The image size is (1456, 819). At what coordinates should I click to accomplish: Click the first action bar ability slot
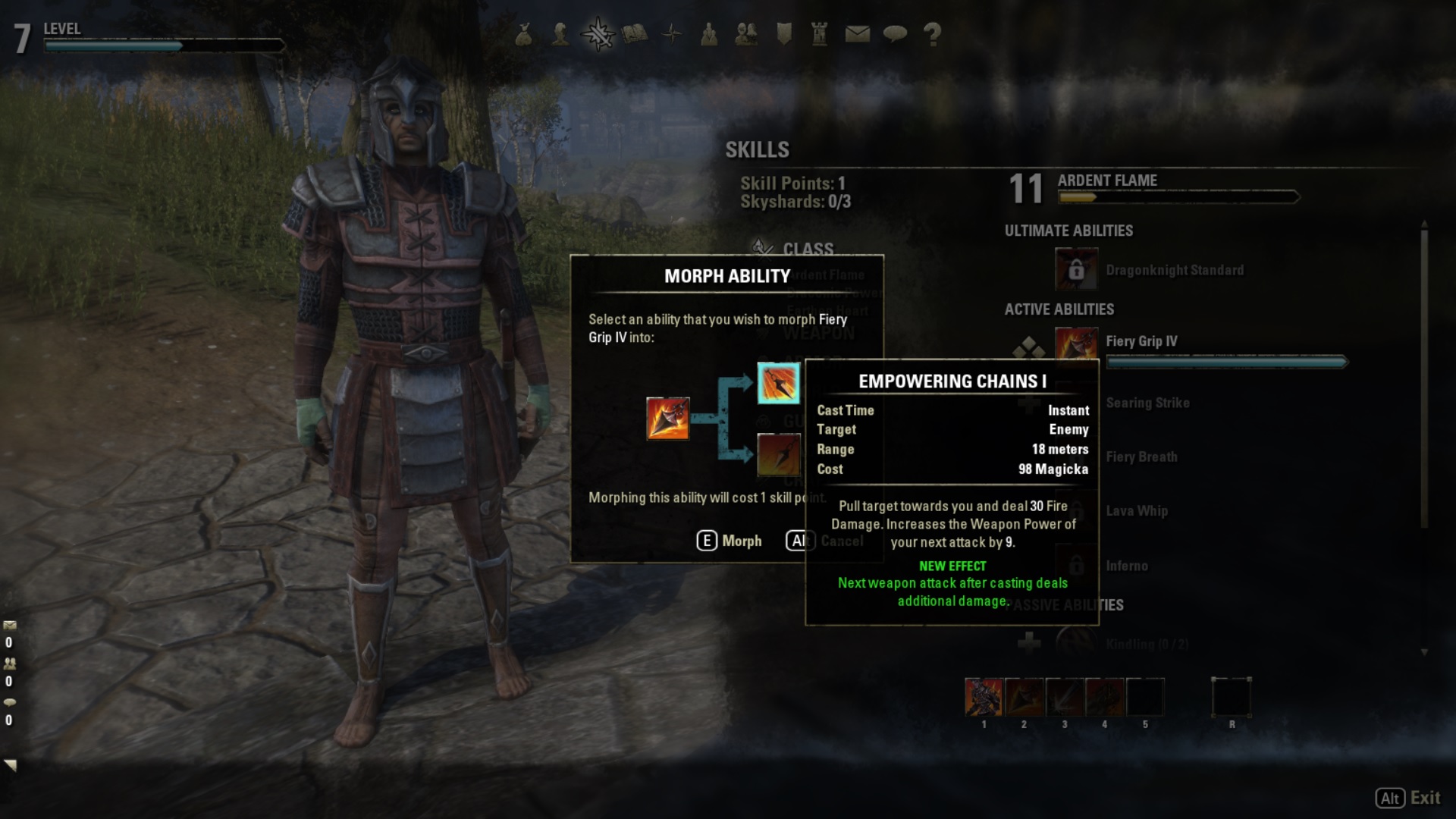[x=984, y=697]
